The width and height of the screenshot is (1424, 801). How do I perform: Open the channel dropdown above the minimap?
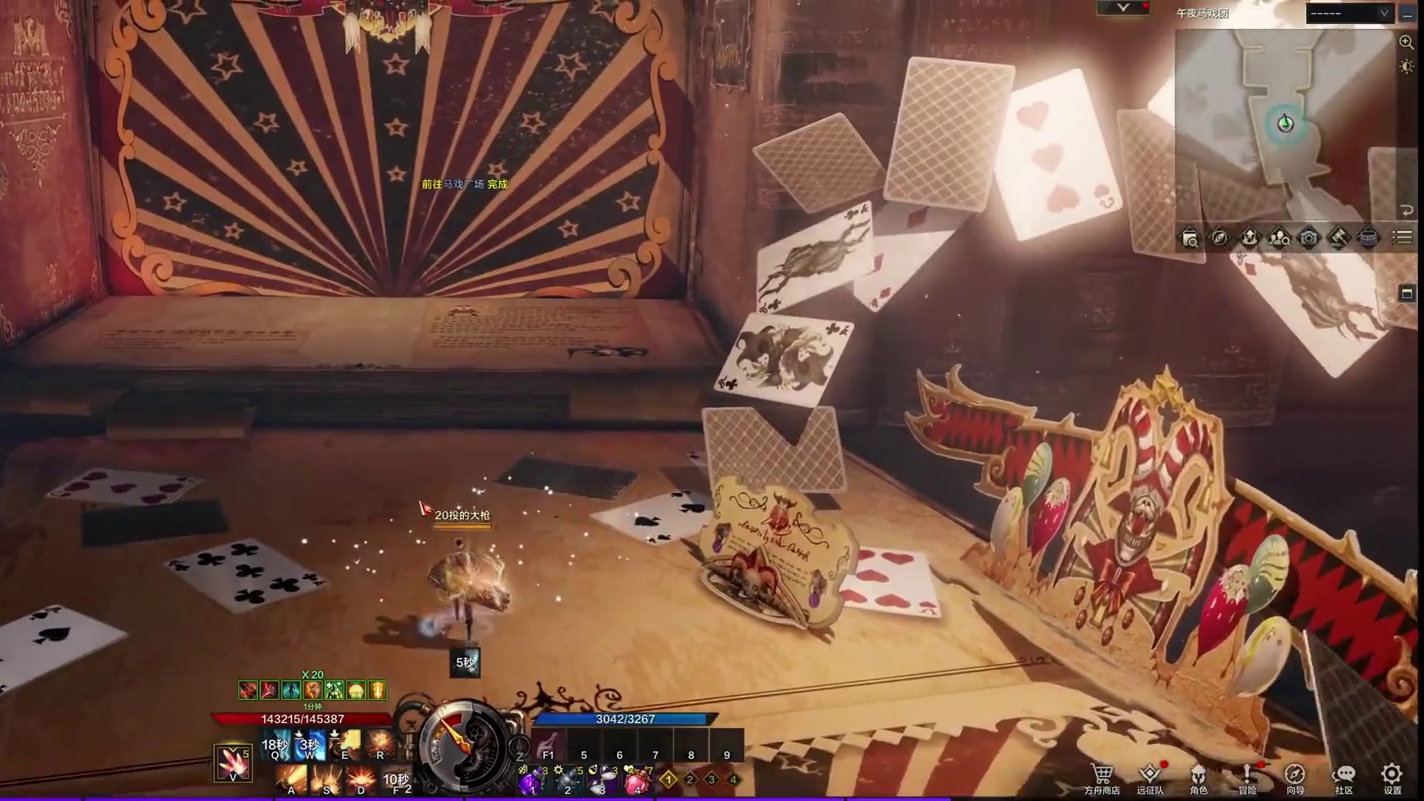click(1349, 13)
